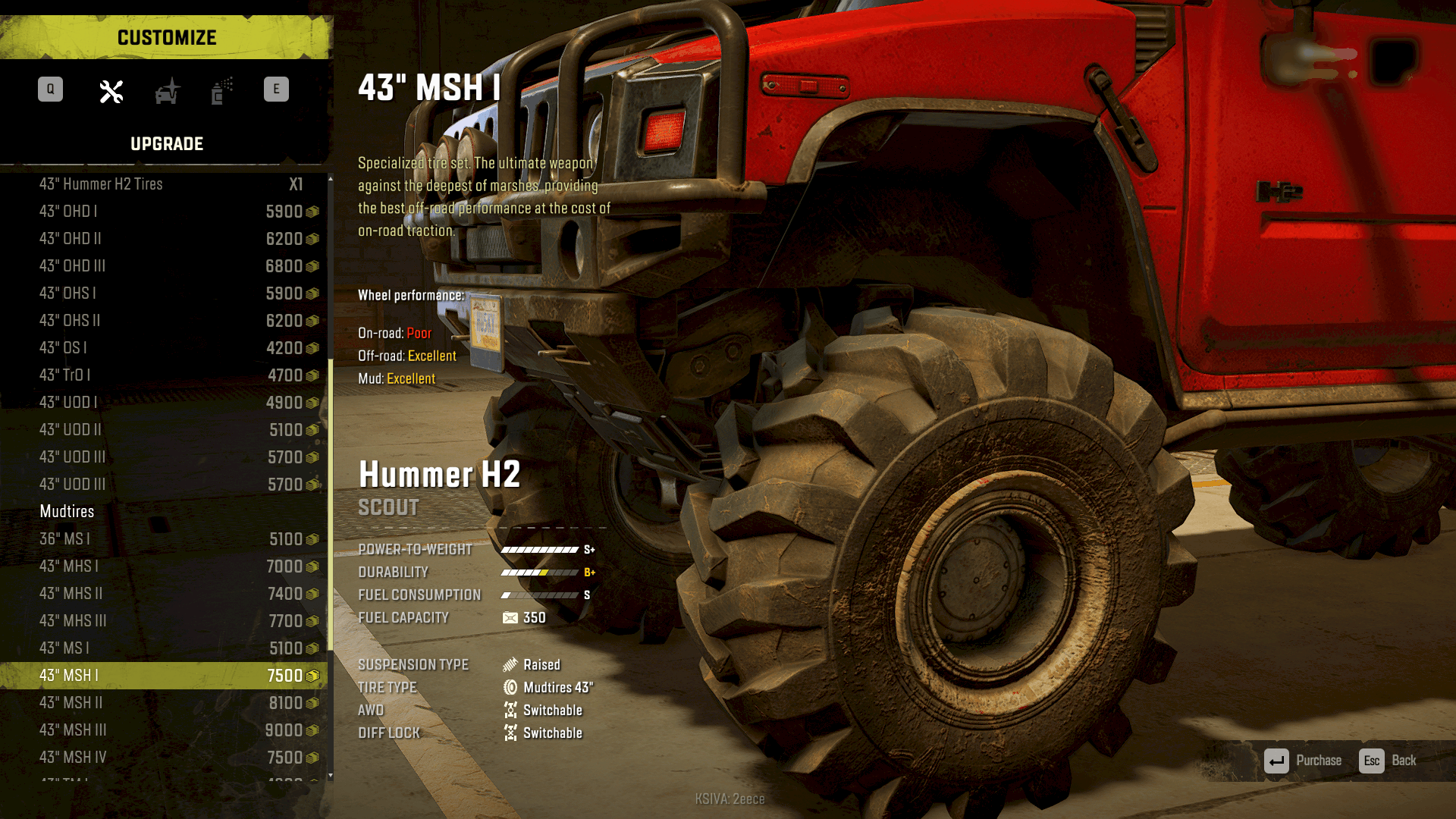
Task: Go back using the Back button
Action: [x=1388, y=761]
